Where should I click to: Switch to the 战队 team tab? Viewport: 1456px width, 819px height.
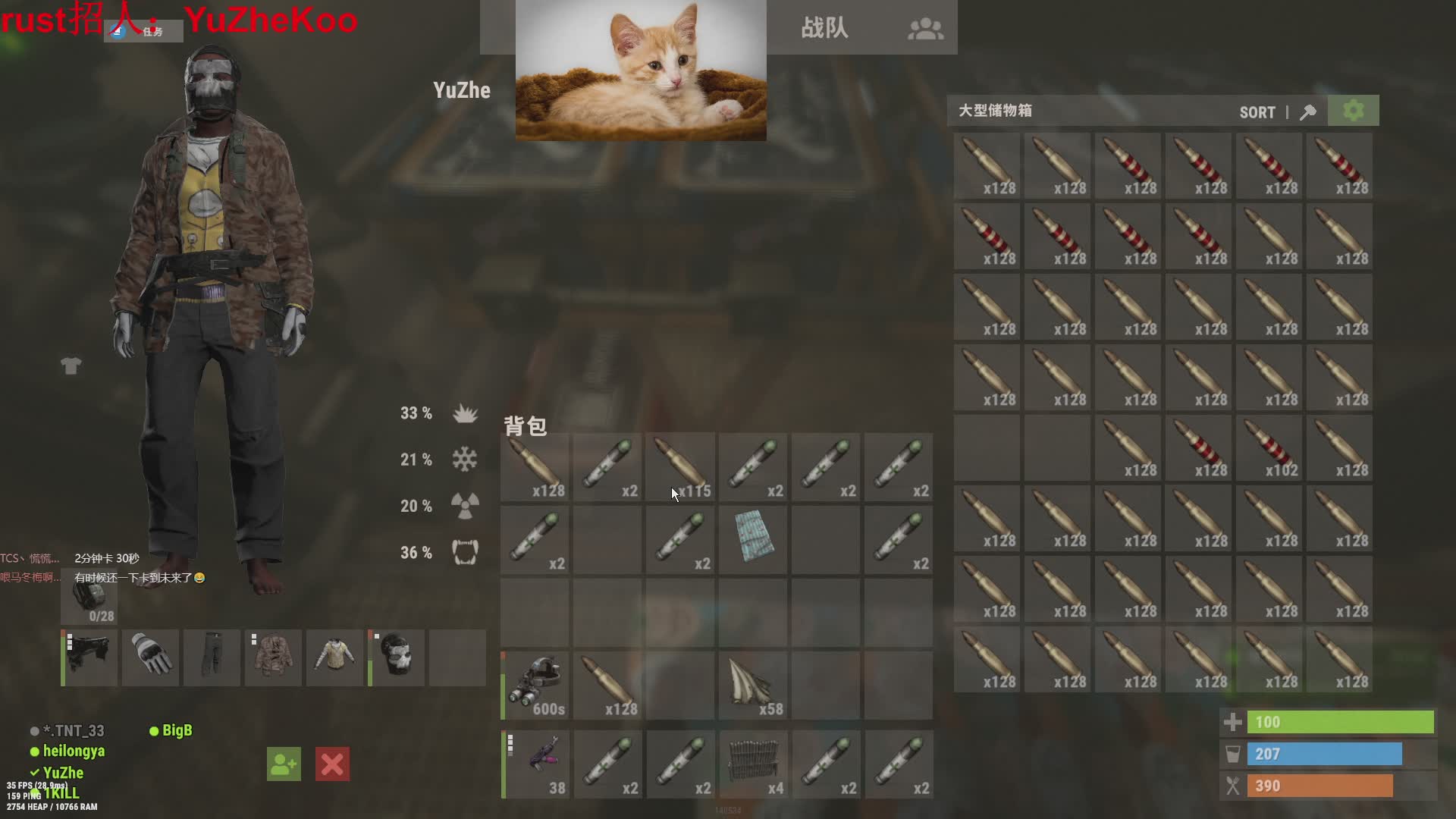tap(824, 28)
